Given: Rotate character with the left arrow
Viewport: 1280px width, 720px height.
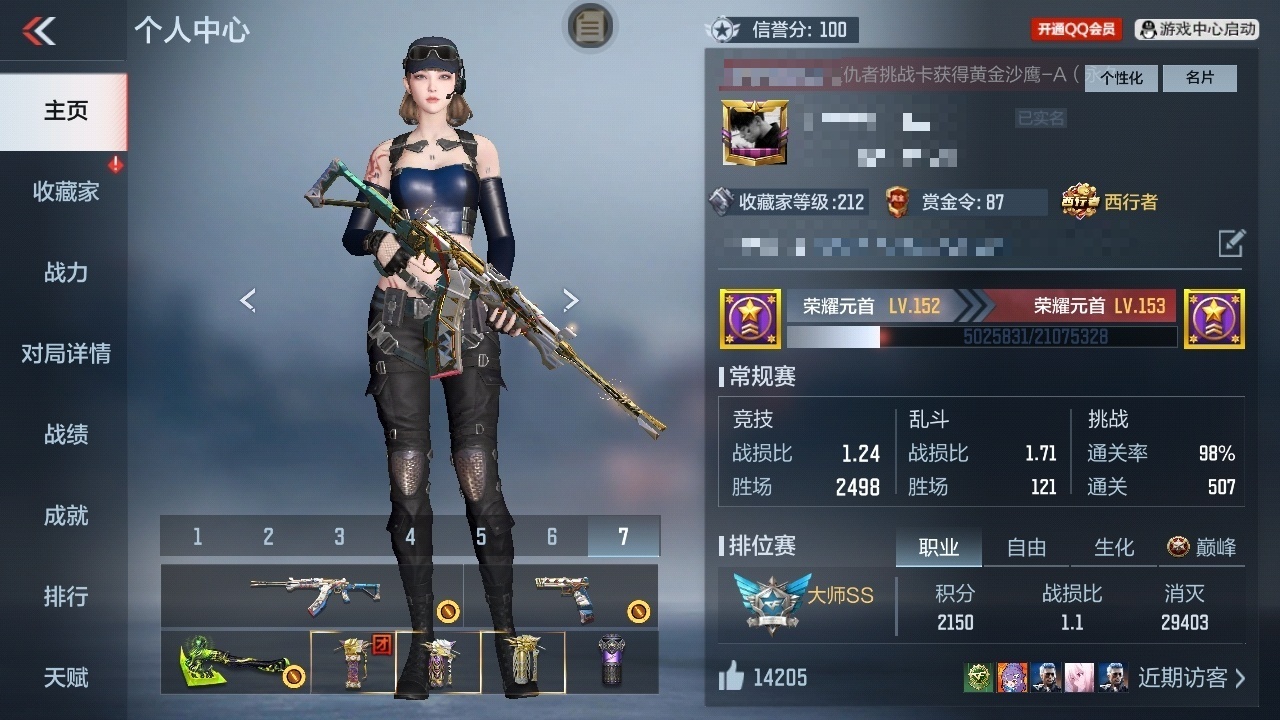Looking at the screenshot, I should [248, 299].
